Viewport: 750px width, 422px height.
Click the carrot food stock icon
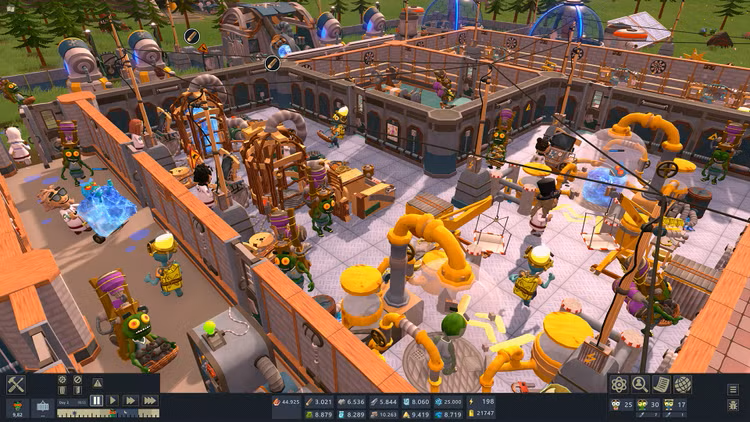click(16, 406)
